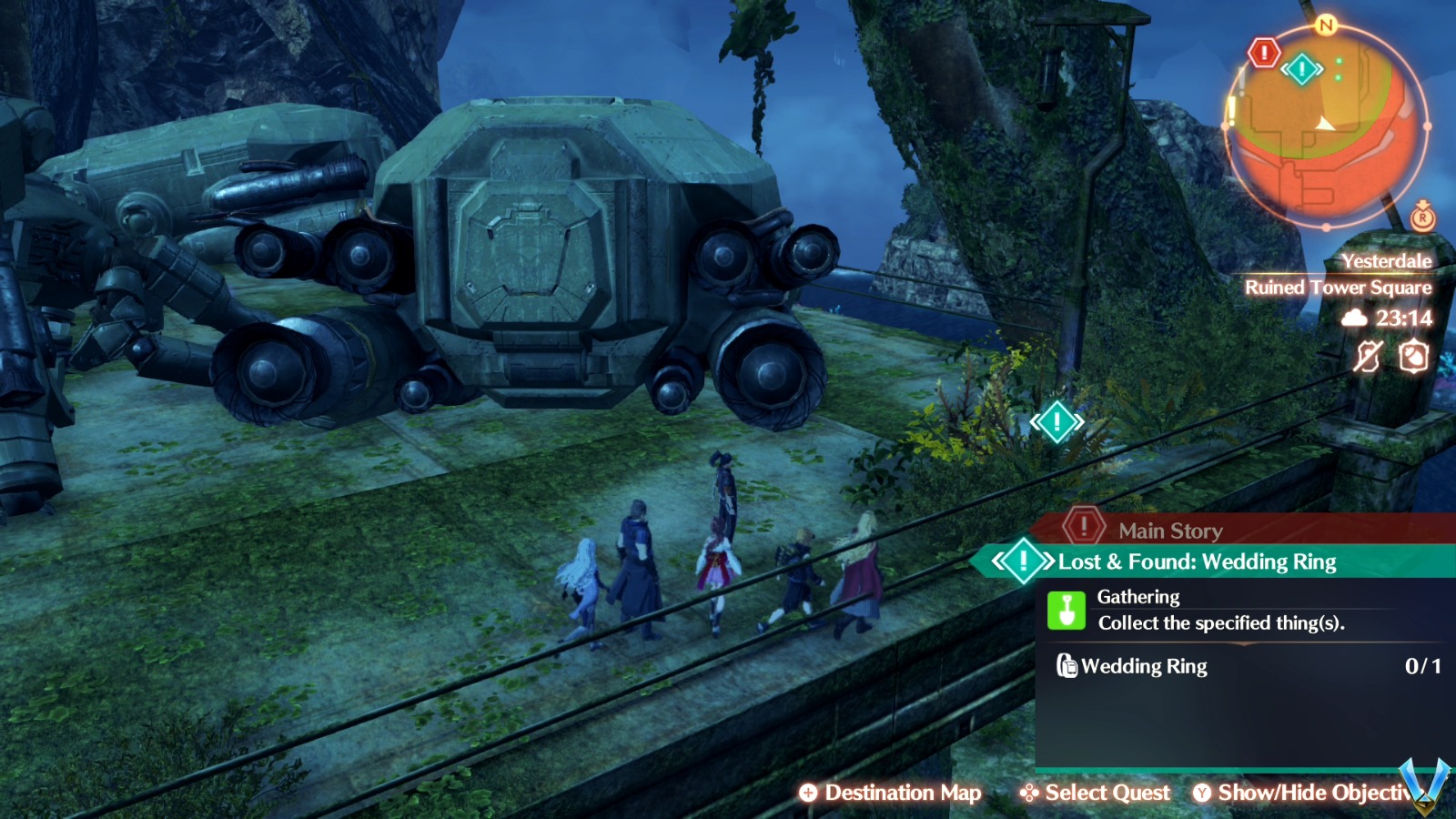Viewport: 1456px width, 819px height.
Task: Select the Main Story header banner
Action: pyautogui.click(x=1170, y=530)
